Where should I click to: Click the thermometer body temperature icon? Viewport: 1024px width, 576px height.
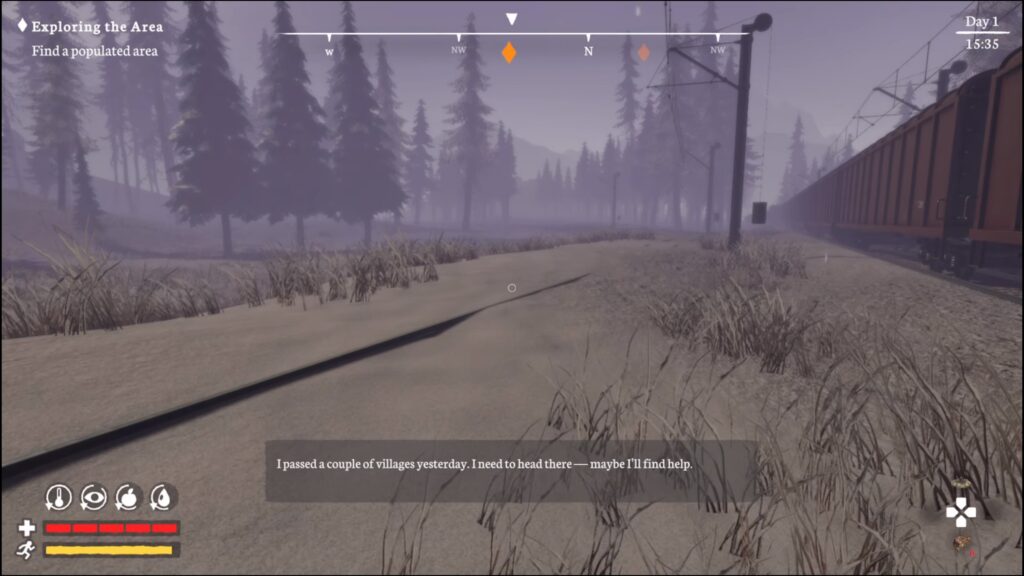(59, 496)
